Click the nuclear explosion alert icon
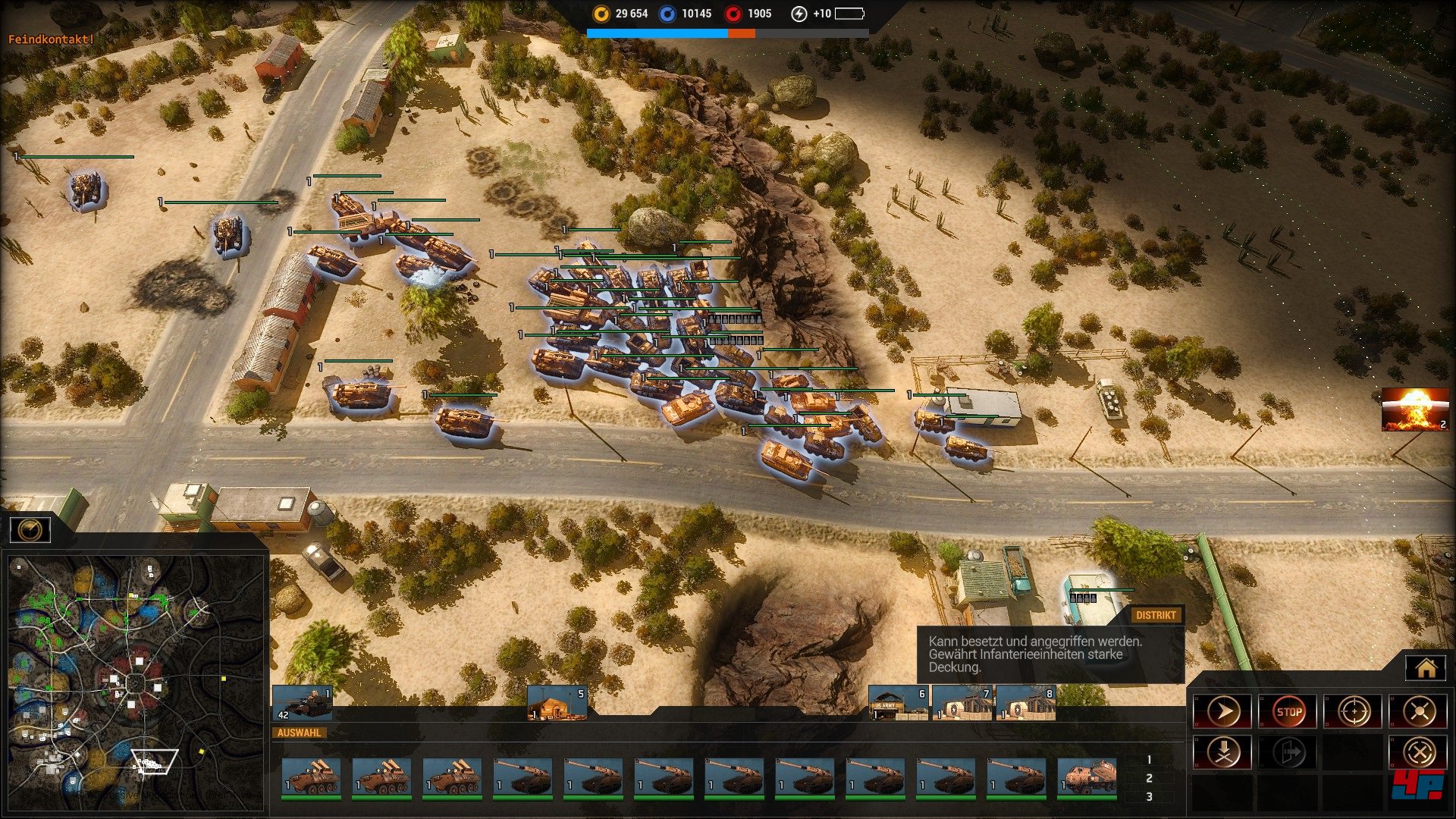Image resolution: width=1456 pixels, height=819 pixels. [x=1415, y=409]
